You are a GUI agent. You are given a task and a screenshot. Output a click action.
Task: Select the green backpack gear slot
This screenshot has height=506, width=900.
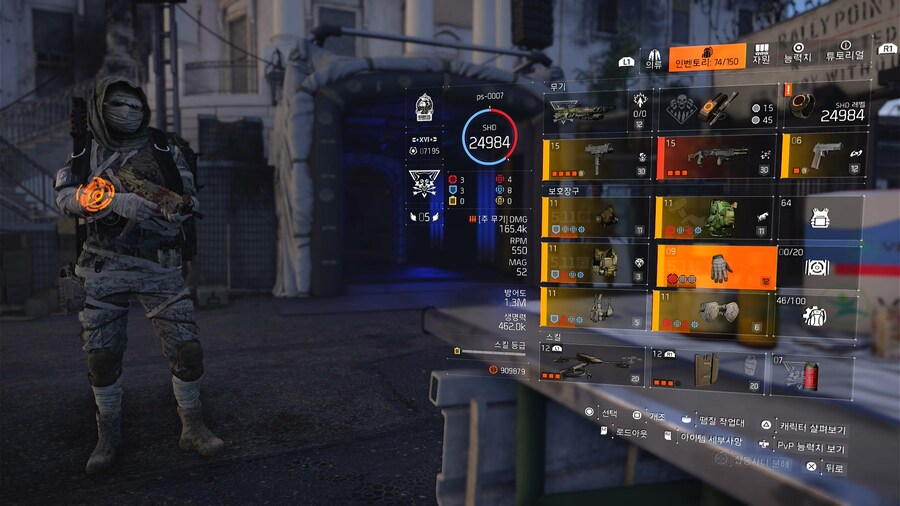716,216
